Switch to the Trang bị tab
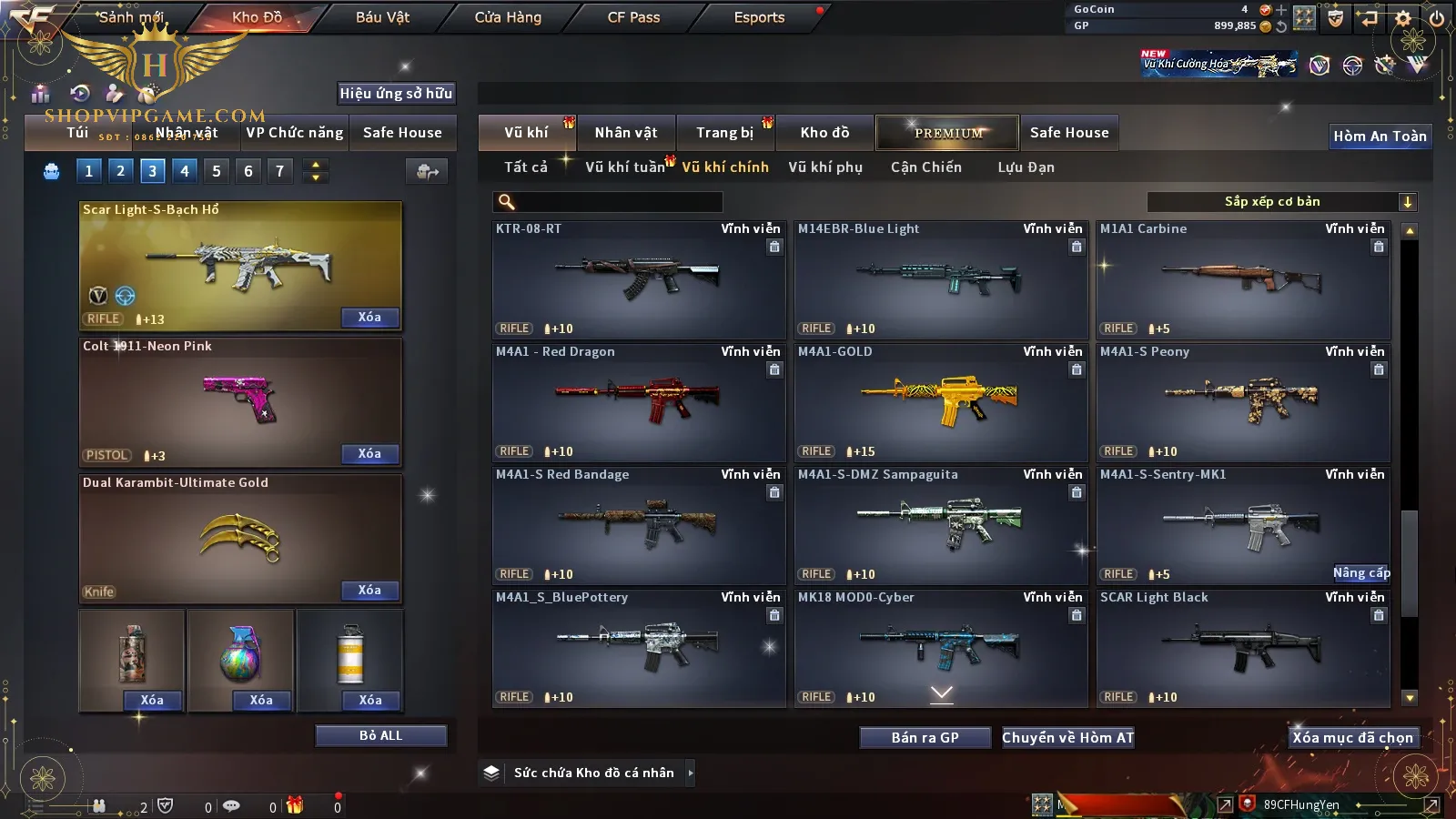The height and width of the screenshot is (819, 1456). 725,133
